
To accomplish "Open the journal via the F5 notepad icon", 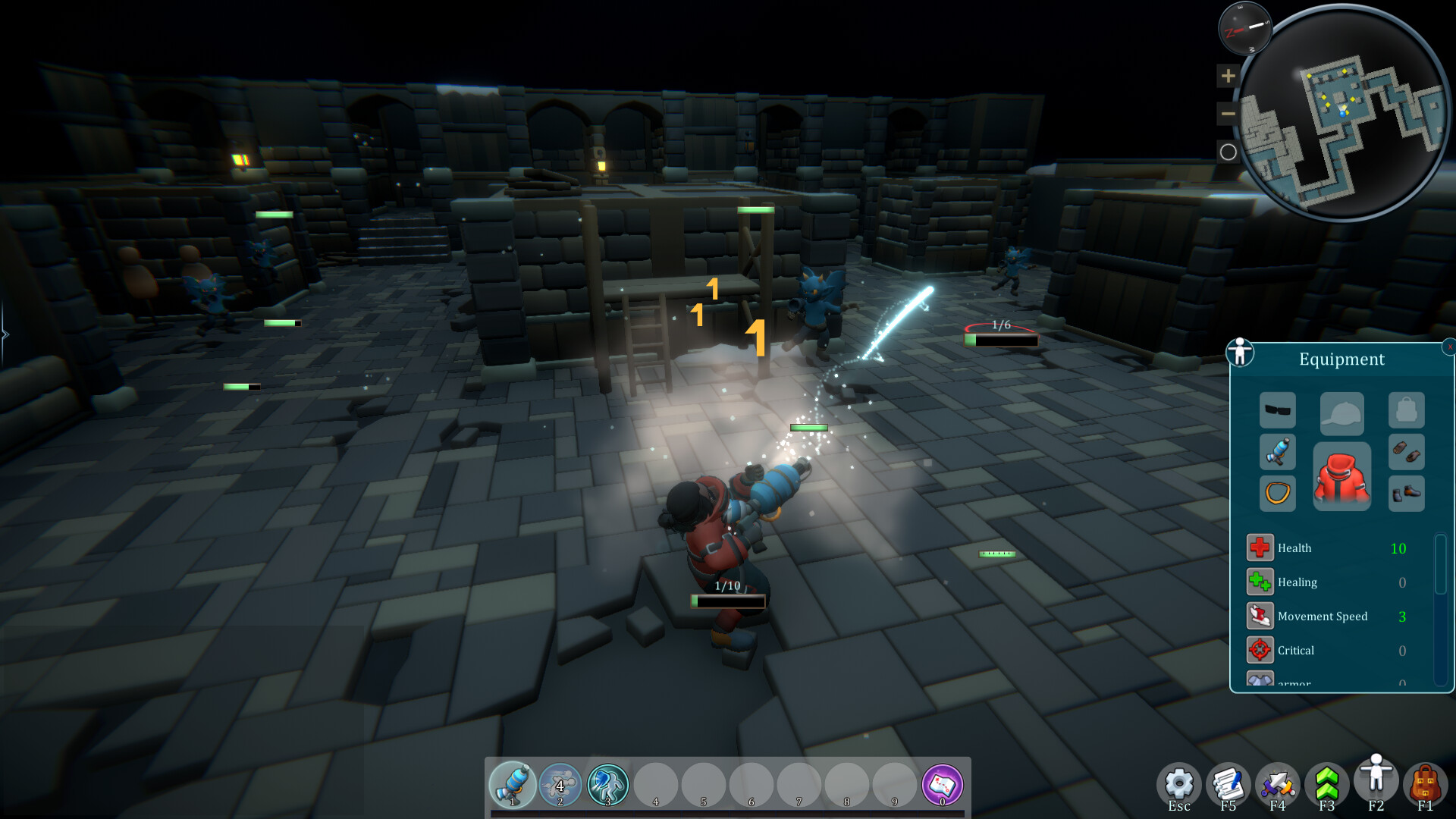I will [x=1228, y=782].
